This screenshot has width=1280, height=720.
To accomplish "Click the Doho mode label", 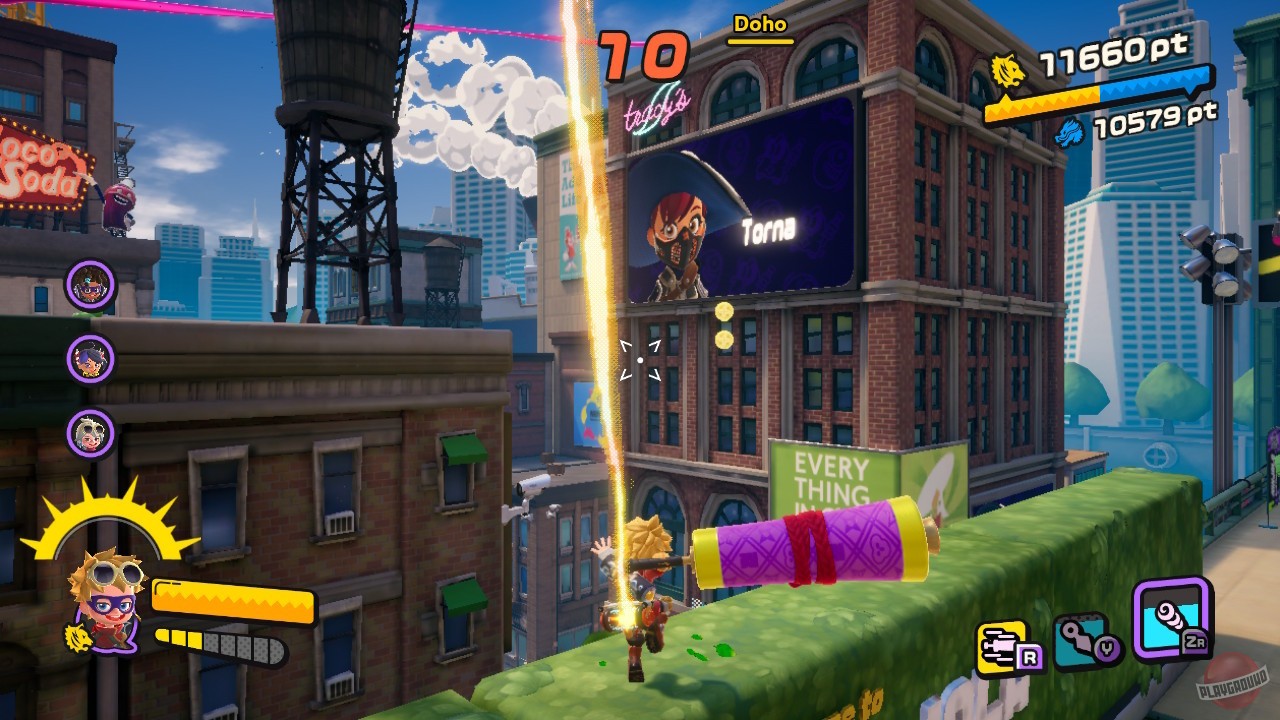I will [760, 26].
